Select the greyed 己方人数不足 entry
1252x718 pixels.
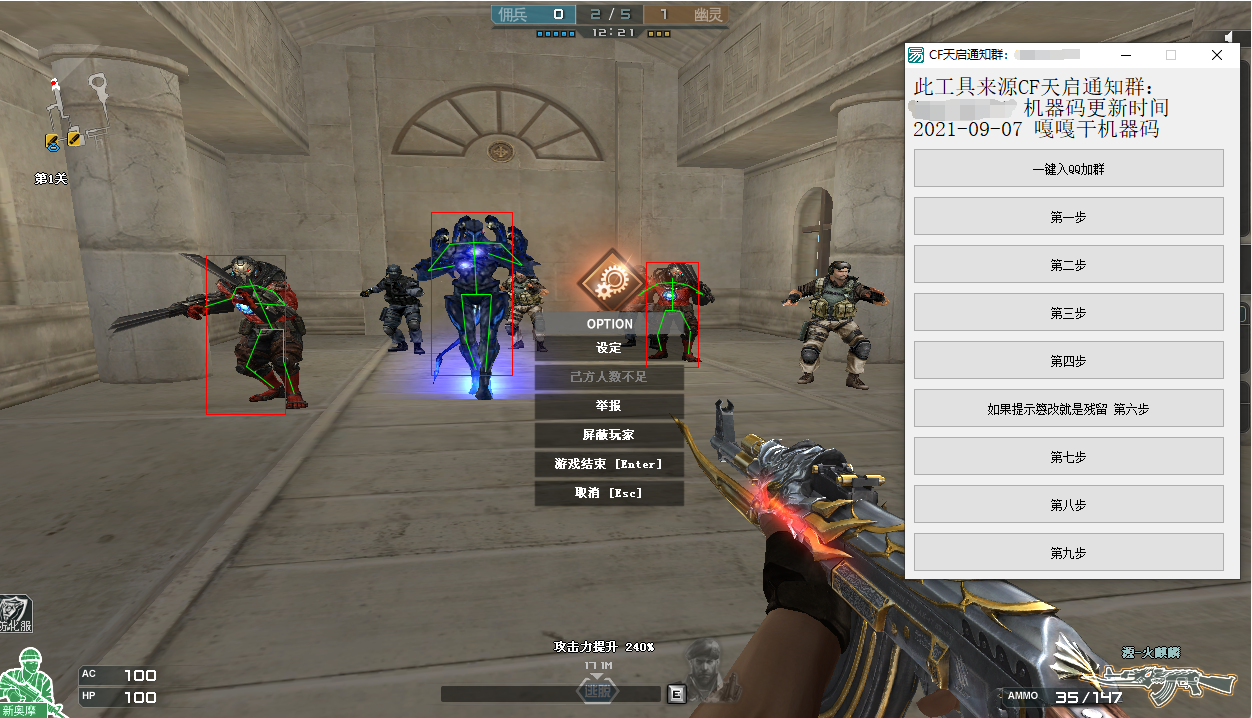[609, 377]
